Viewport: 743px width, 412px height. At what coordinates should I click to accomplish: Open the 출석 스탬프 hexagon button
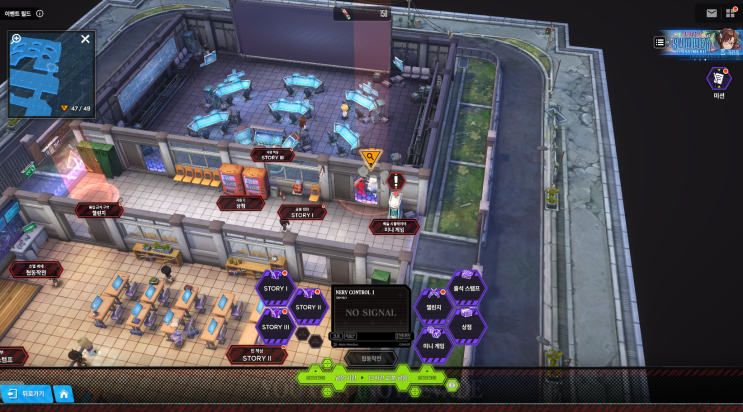466,288
